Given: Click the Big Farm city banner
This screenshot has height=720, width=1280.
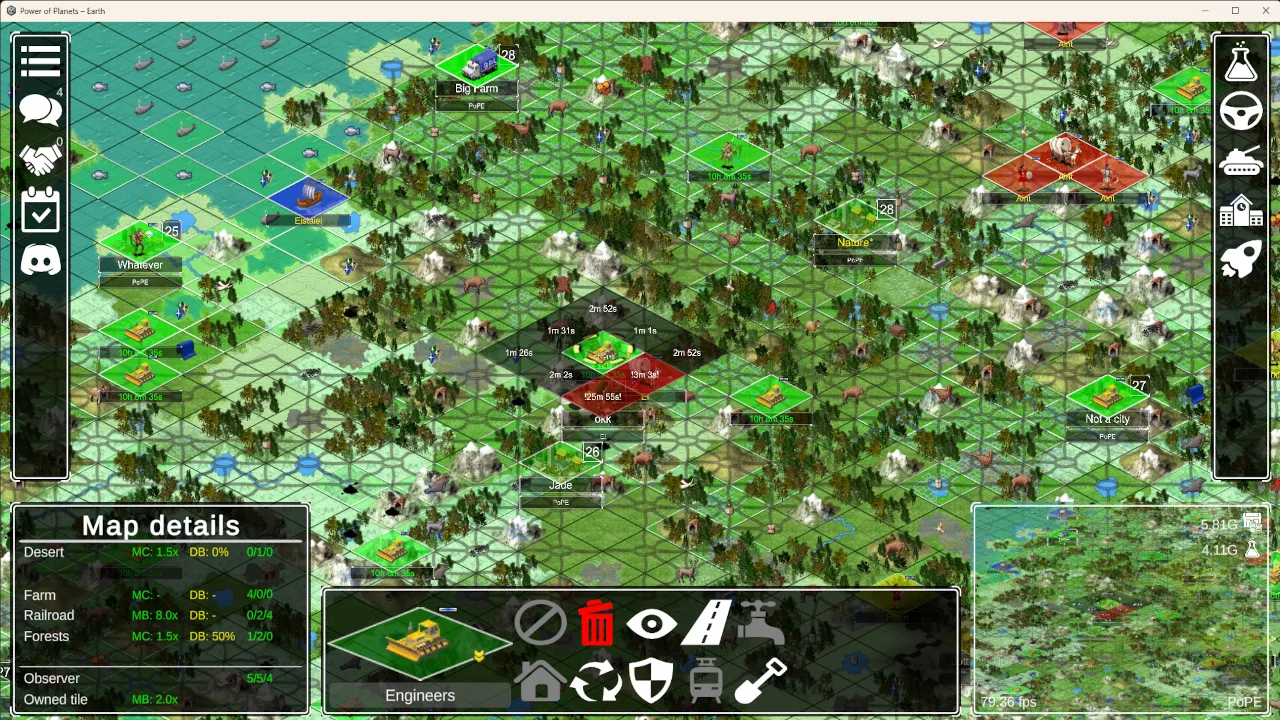Looking at the screenshot, I should click(476, 88).
